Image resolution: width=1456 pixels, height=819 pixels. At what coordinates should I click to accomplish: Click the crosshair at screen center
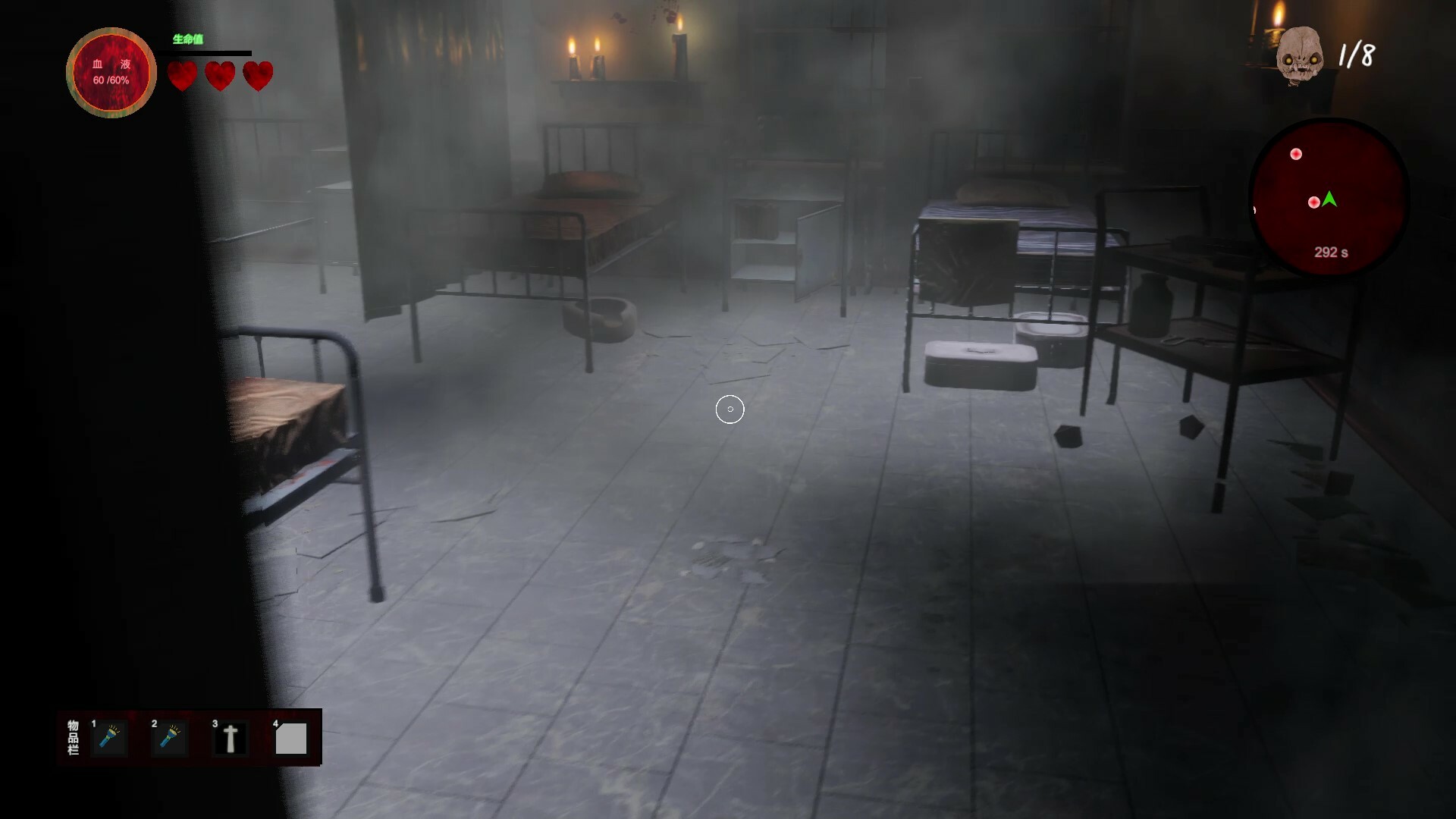[x=730, y=409]
